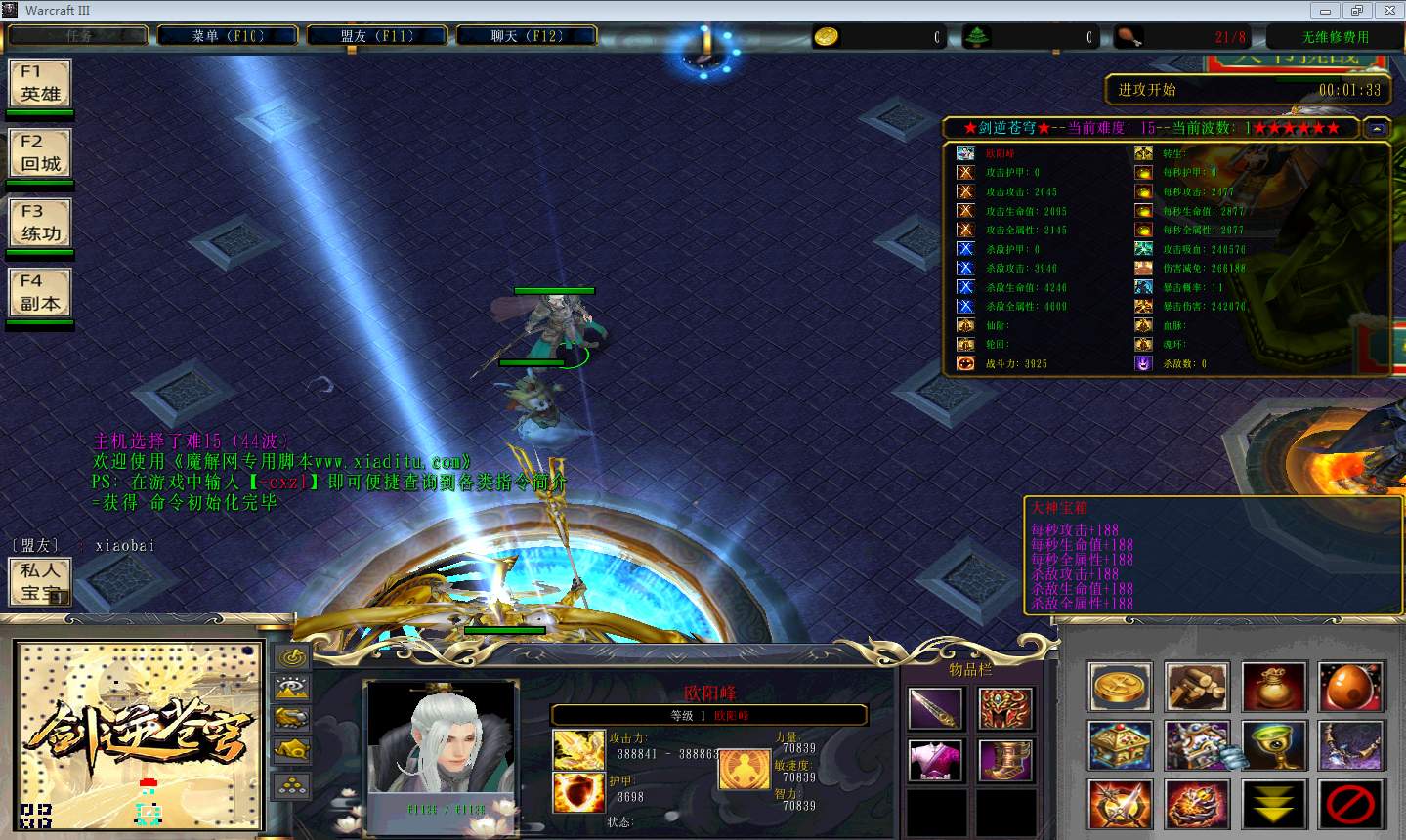Go to the F3 练功 training area
Screen dimensions: 1406x840
40,223
